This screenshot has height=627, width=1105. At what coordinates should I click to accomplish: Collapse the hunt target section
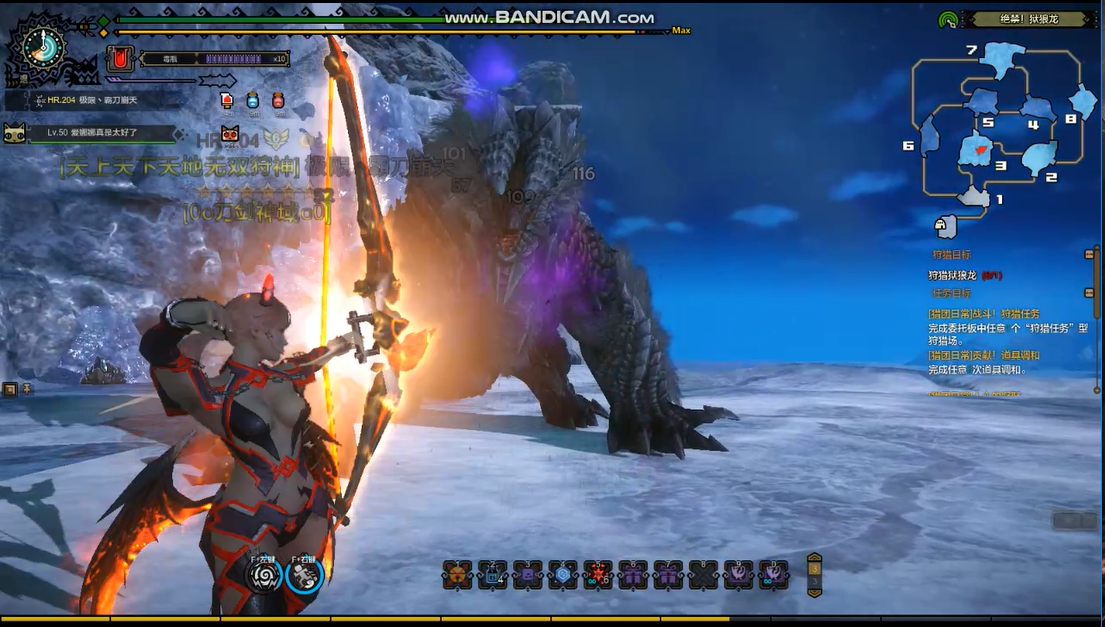[1088, 255]
